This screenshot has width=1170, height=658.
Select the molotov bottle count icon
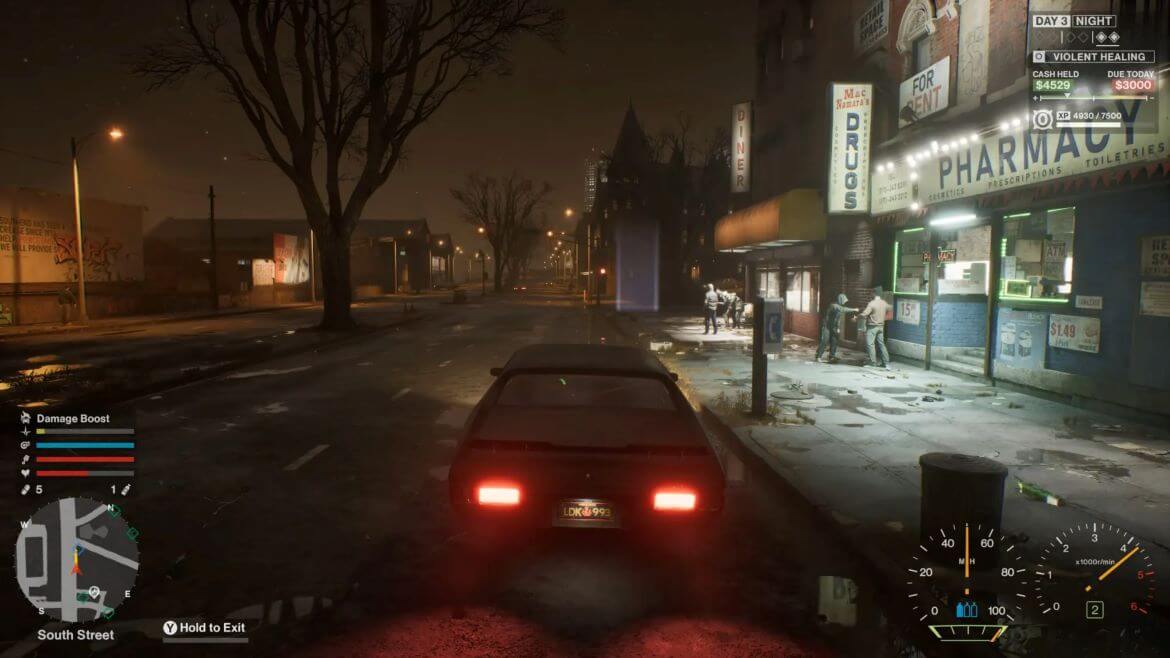(126, 490)
